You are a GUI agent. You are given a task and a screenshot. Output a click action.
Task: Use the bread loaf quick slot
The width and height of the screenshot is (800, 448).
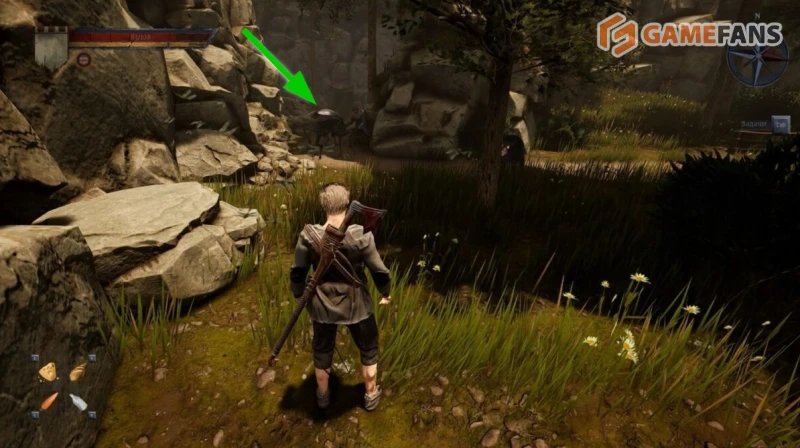tap(77, 372)
